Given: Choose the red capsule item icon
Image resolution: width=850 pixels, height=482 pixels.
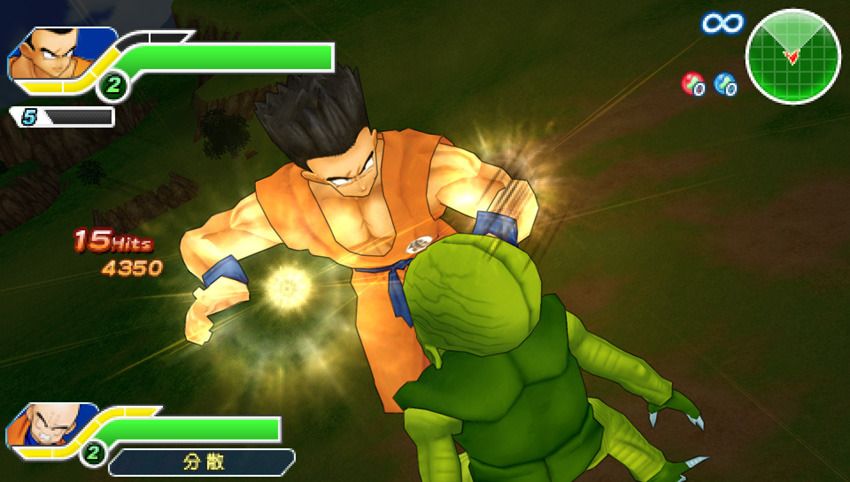Looking at the screenshot, I should pyautogui.click(x=692, y=84).
